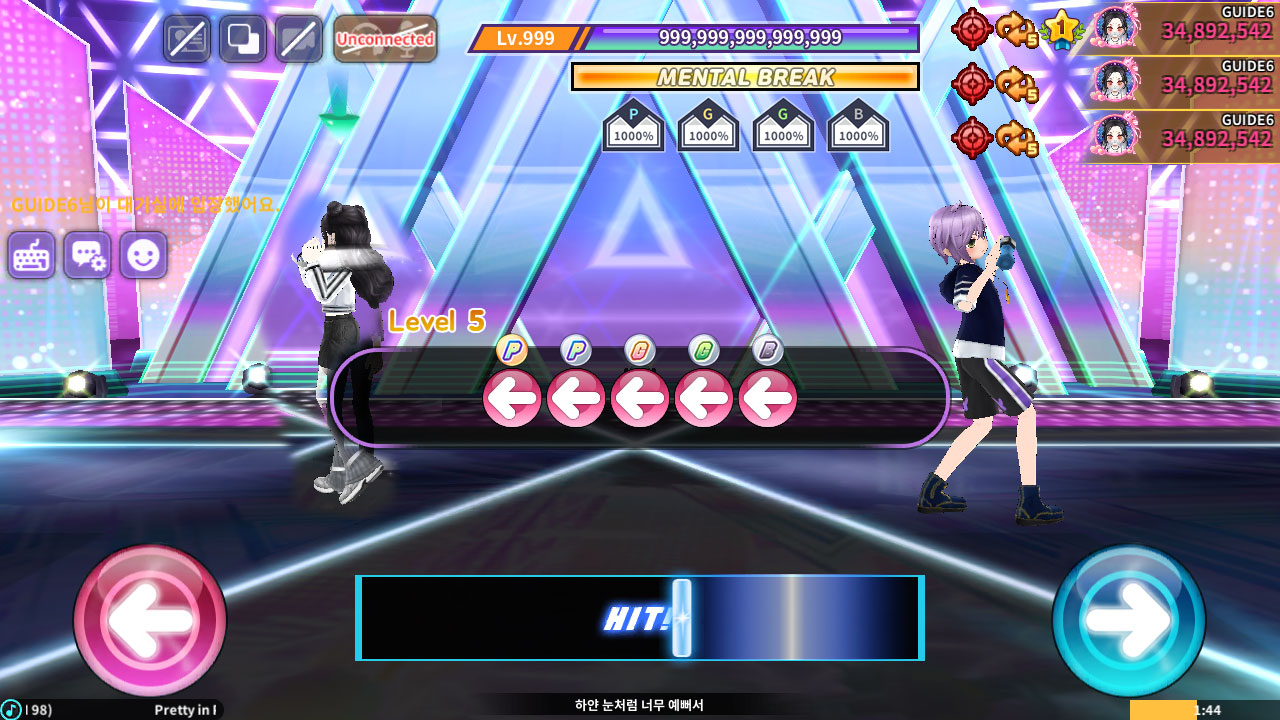
Task: Click the Unconnected voice chat button
Action: pos(385,39)
